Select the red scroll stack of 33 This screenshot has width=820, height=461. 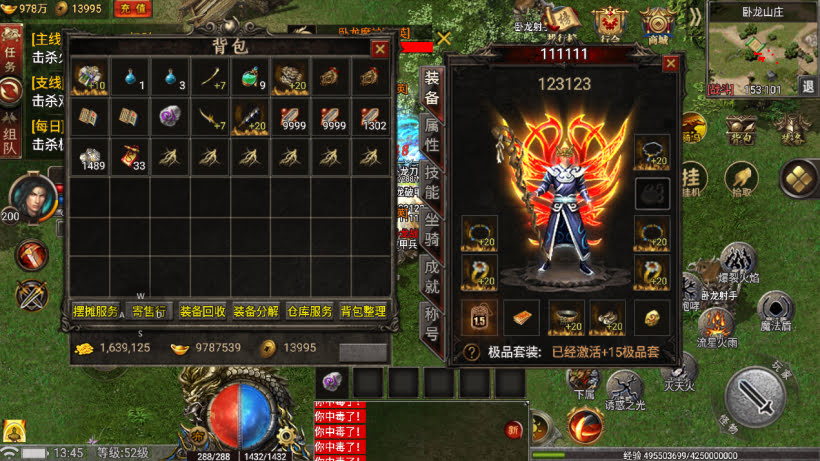pos(128,154)
